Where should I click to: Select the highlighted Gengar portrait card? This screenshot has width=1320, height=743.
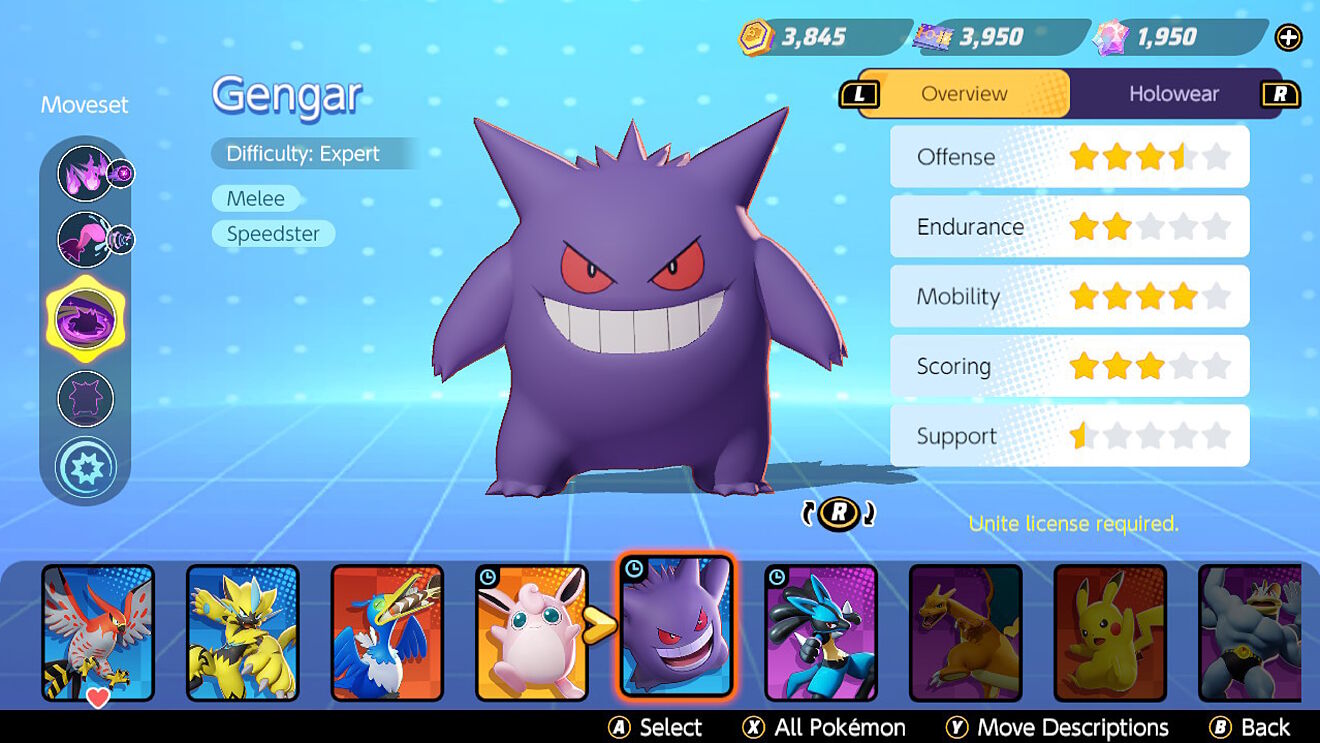[676, 628]
